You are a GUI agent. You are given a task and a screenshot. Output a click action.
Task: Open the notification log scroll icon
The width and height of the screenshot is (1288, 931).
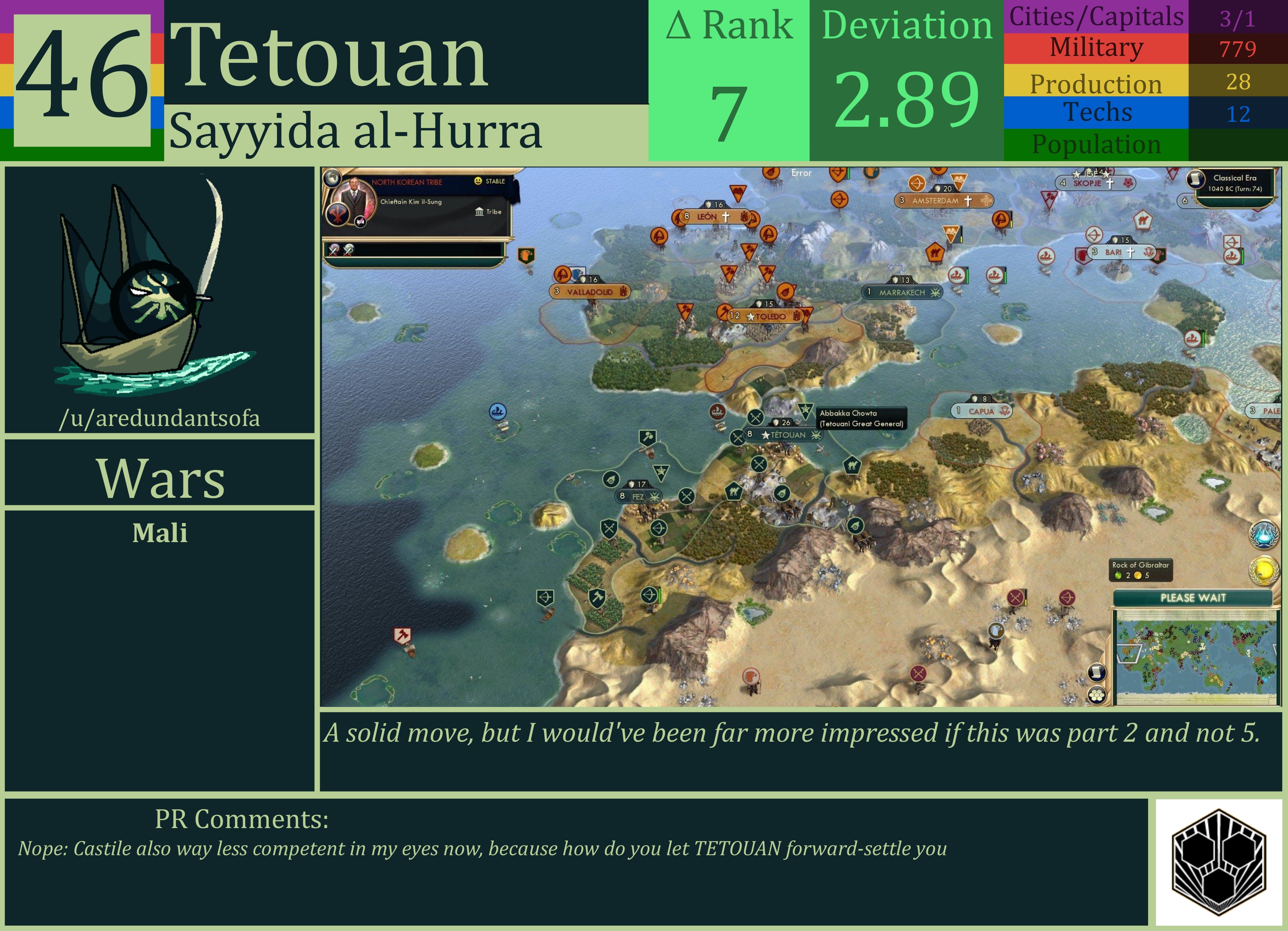(1097, 673)
